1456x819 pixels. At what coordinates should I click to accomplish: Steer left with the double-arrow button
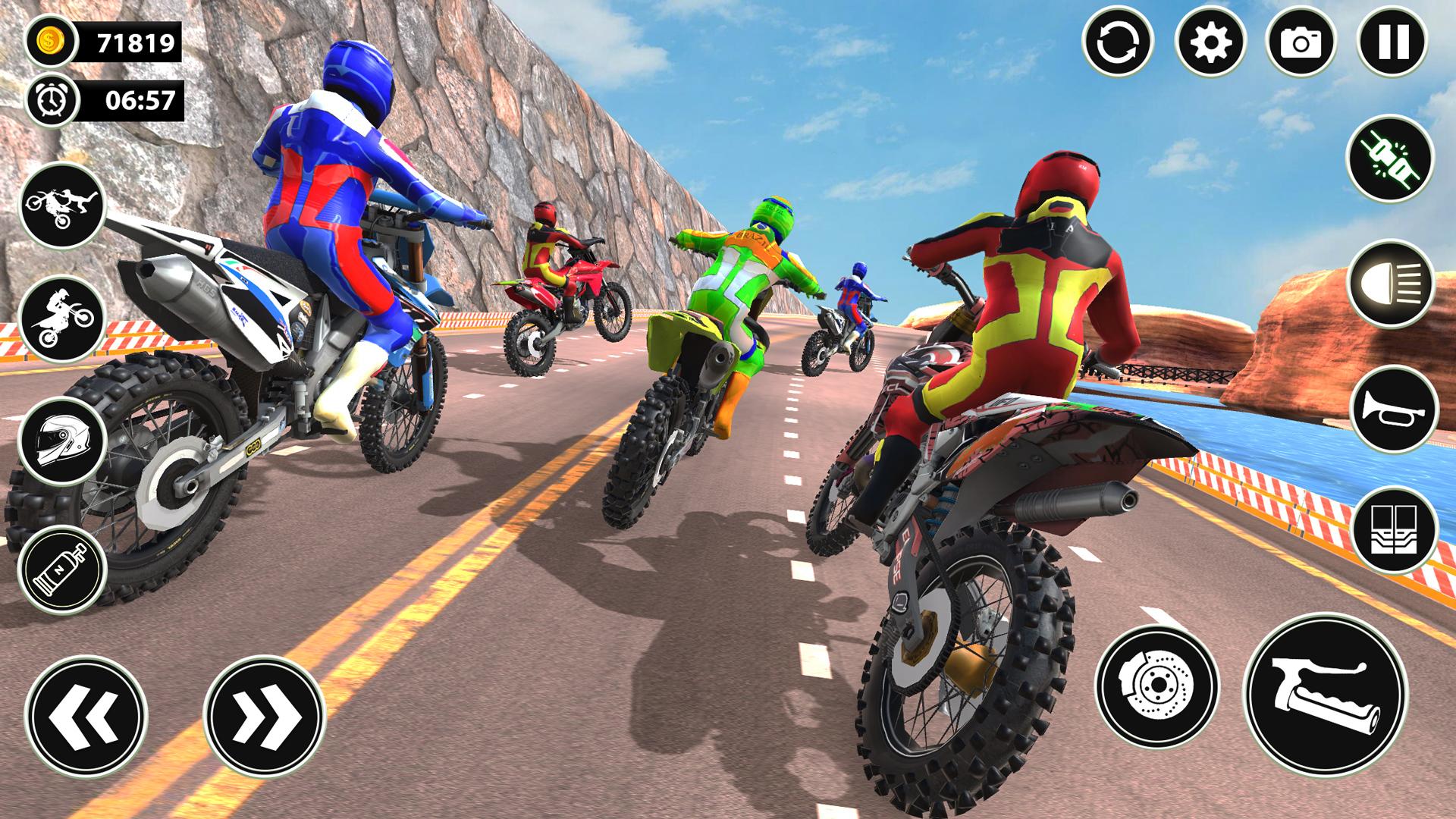click(86, 716)
